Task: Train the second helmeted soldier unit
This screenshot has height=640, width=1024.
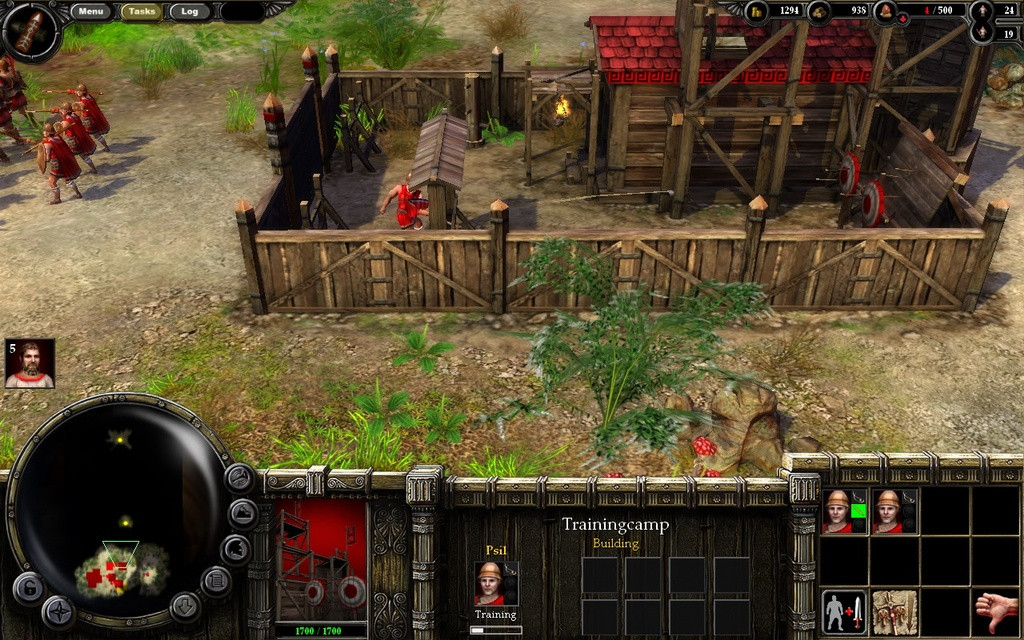Action: pos(894,511)
